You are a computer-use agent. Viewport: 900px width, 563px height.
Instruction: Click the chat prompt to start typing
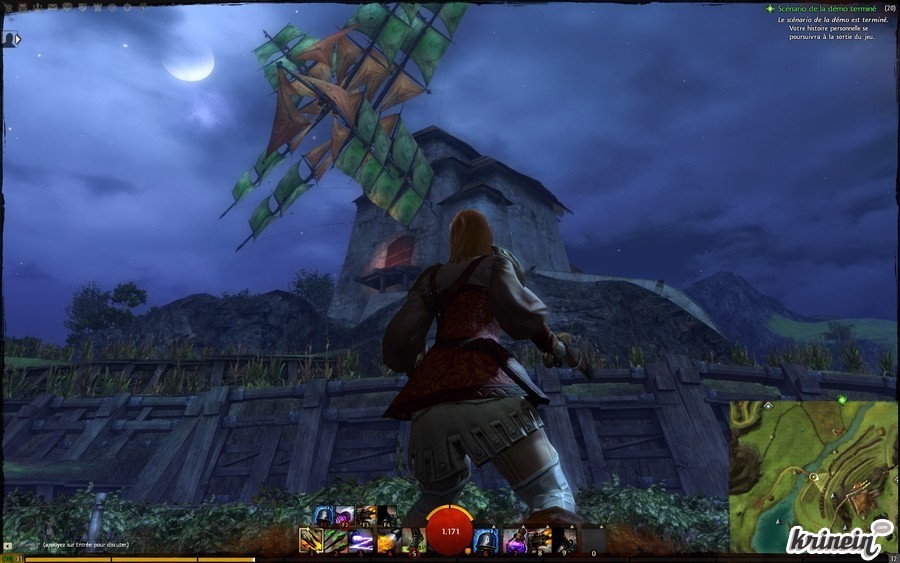pos(85,545)
